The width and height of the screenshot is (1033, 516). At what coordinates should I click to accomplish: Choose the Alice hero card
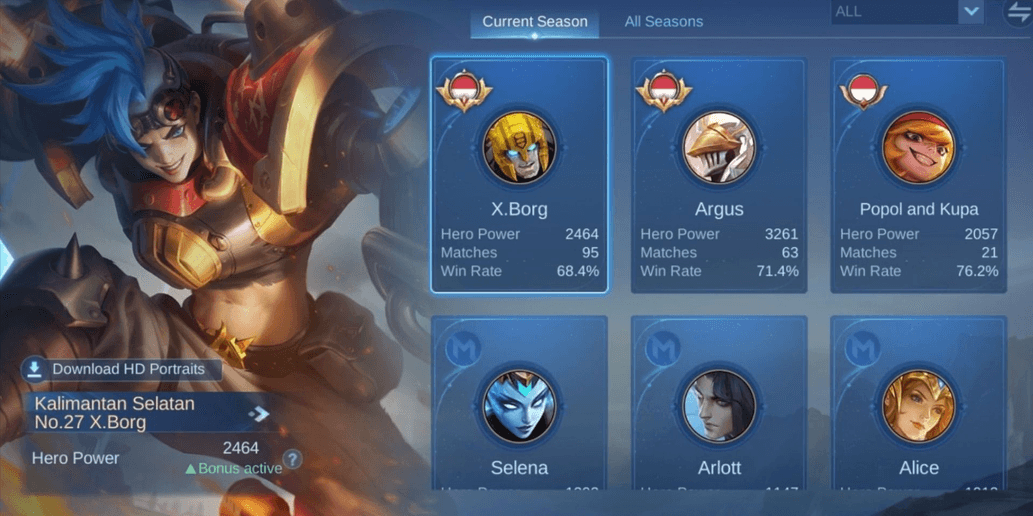click(x=918, y=405)
